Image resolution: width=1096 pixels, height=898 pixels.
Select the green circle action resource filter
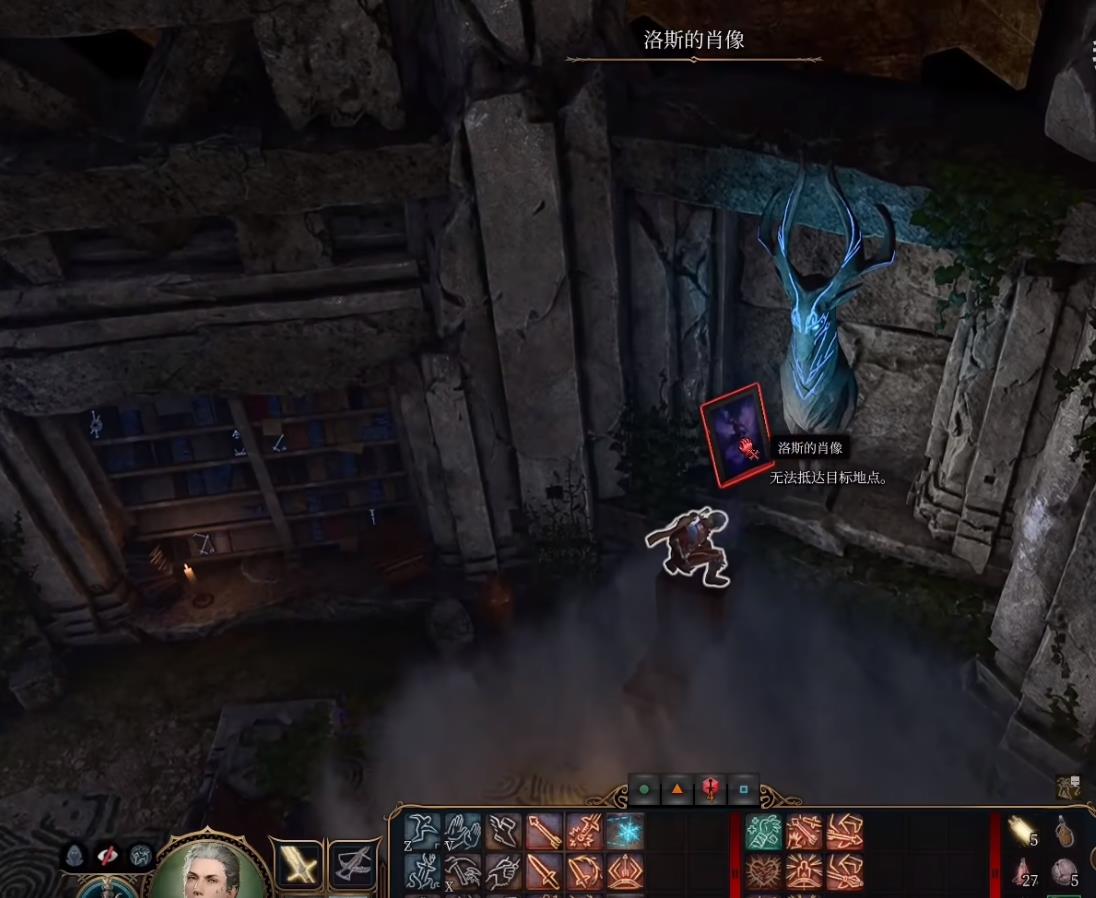click(x=644, y=789)
